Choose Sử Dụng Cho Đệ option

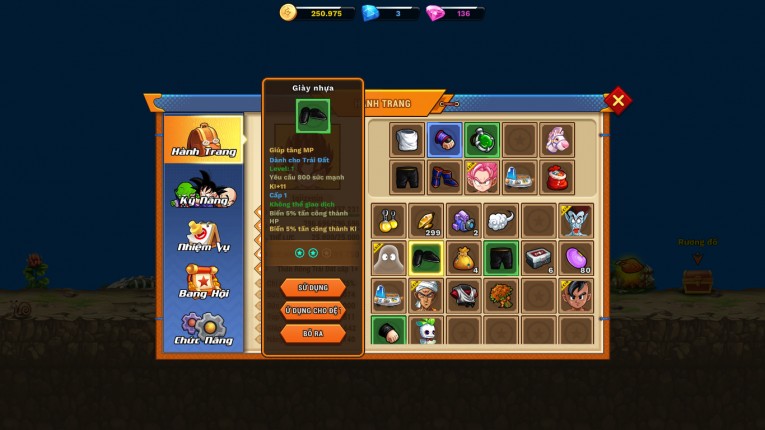[313, 310]
